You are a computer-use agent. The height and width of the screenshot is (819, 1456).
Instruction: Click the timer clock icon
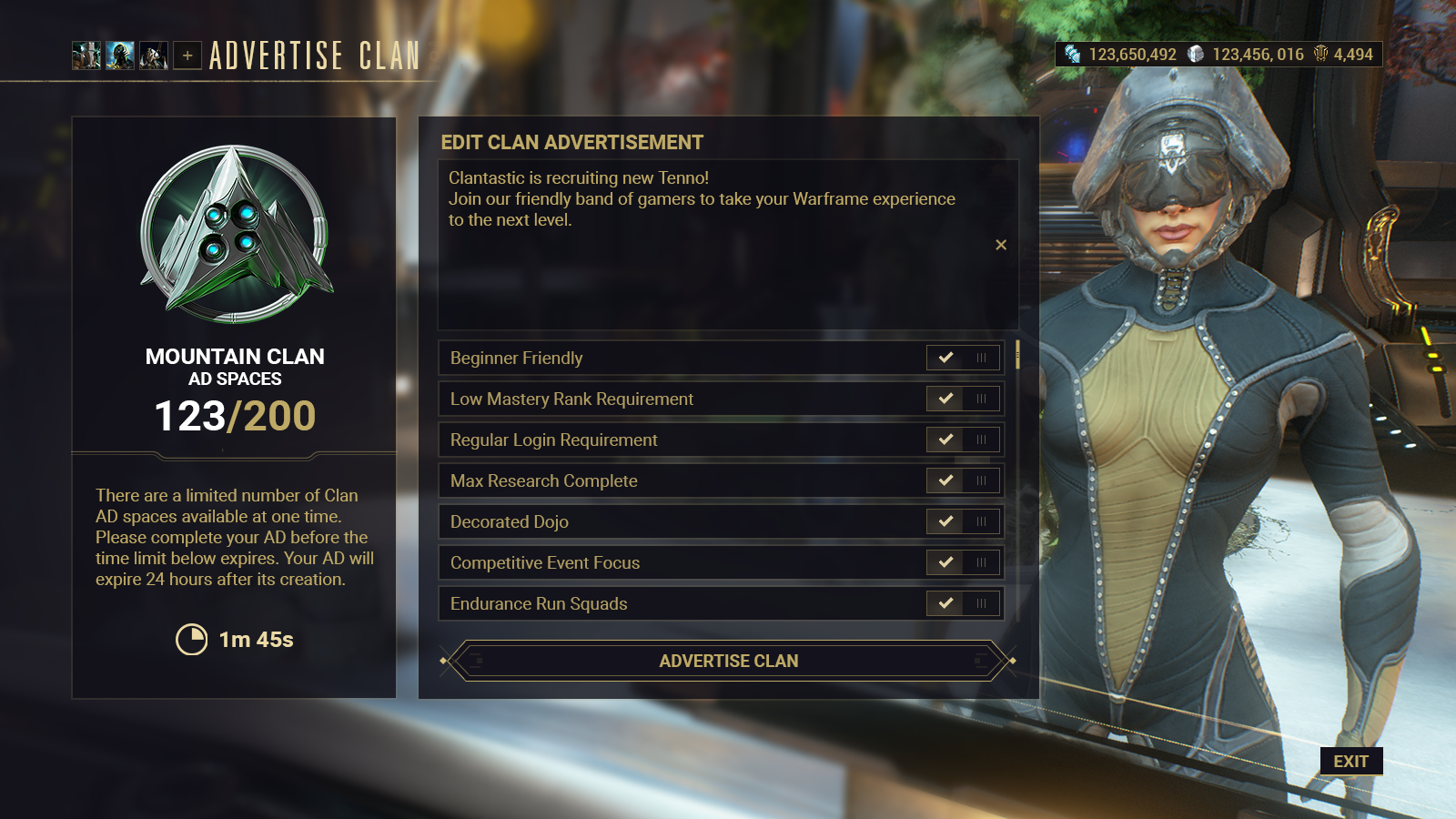coord(193,640)
